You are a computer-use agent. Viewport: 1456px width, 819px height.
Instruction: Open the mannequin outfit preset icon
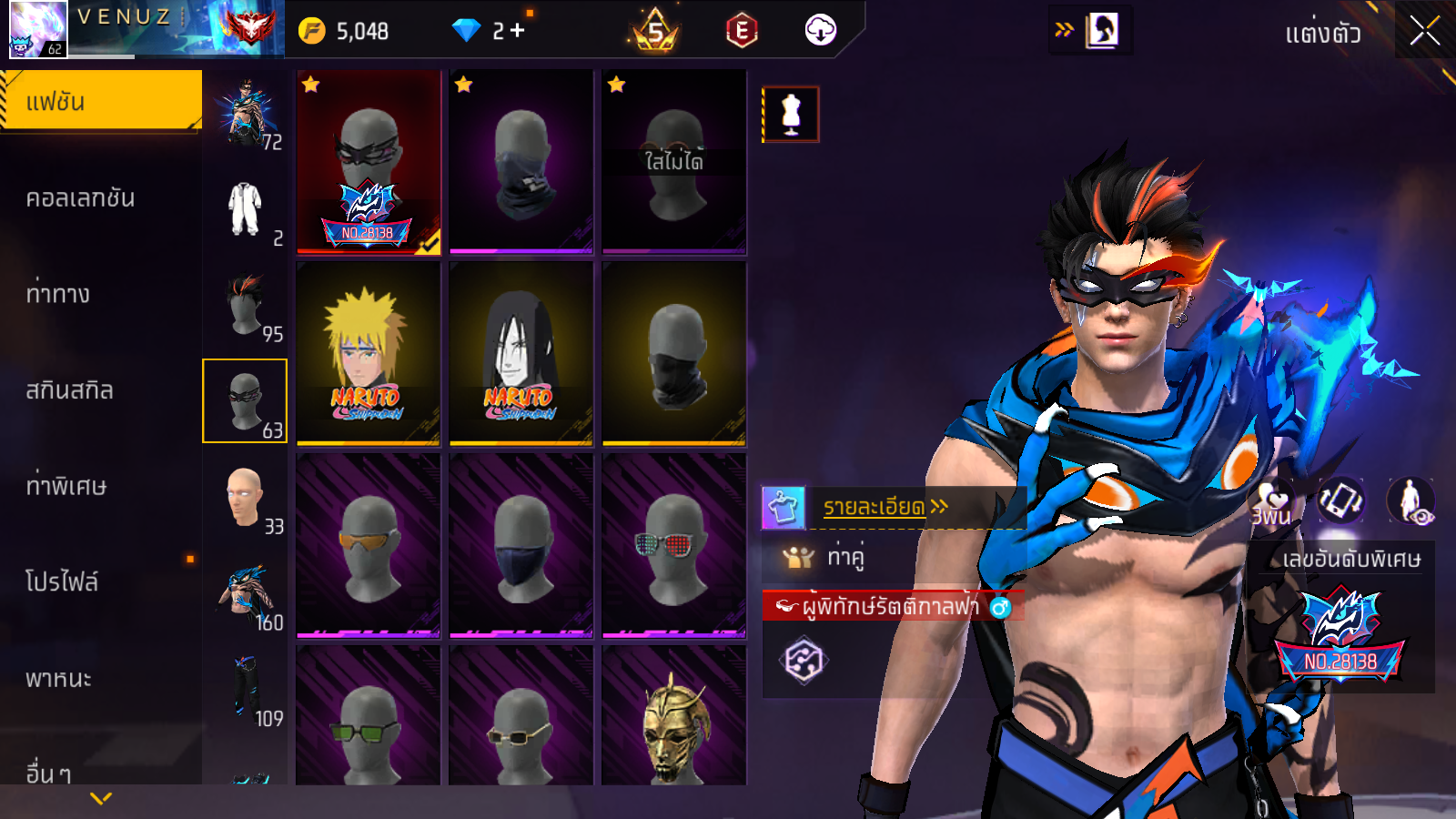click(791, 115)
